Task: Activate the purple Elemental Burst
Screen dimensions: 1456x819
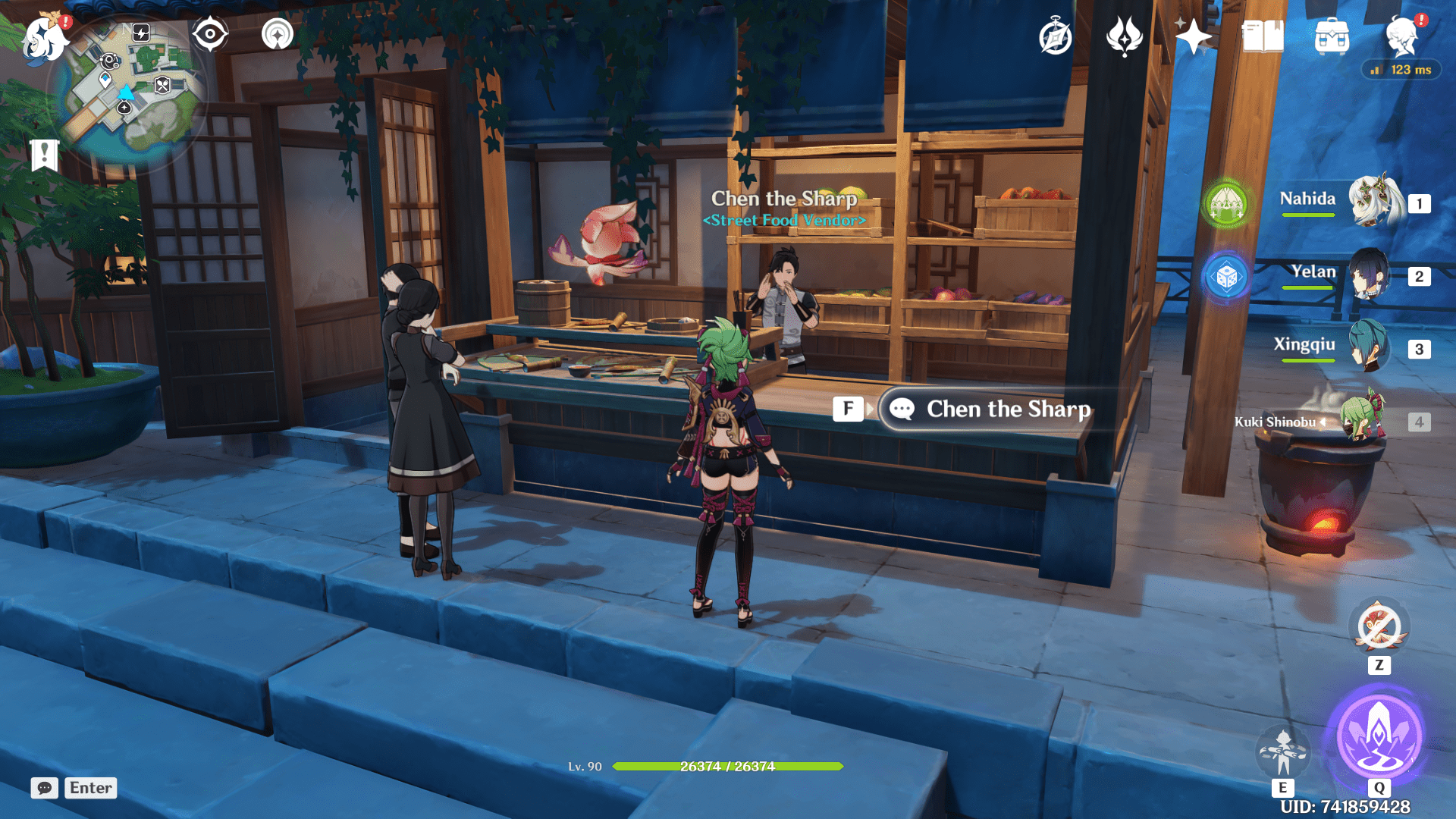Action: point(1378,736)
